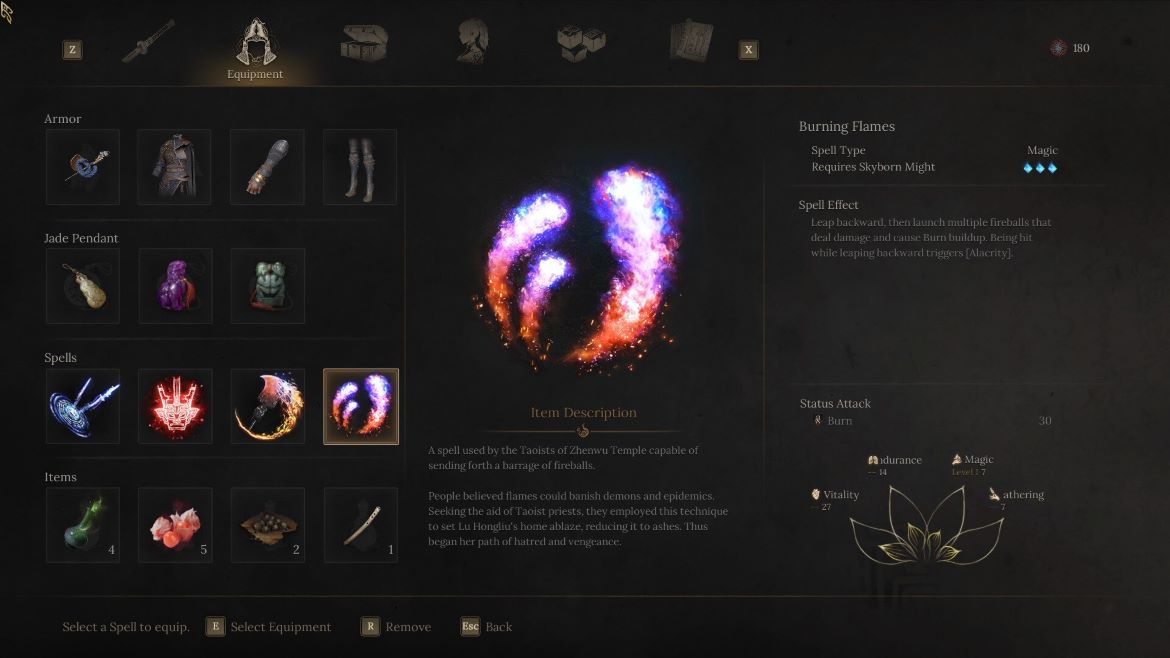Choose the red demon mask spell
This screenshot has height=658, width=1170.
tap(175, 406)
